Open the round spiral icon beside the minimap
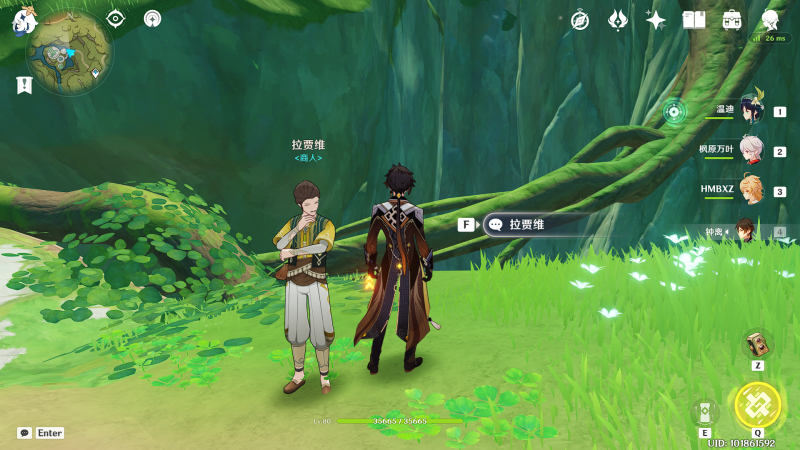 tap(152, 18)
